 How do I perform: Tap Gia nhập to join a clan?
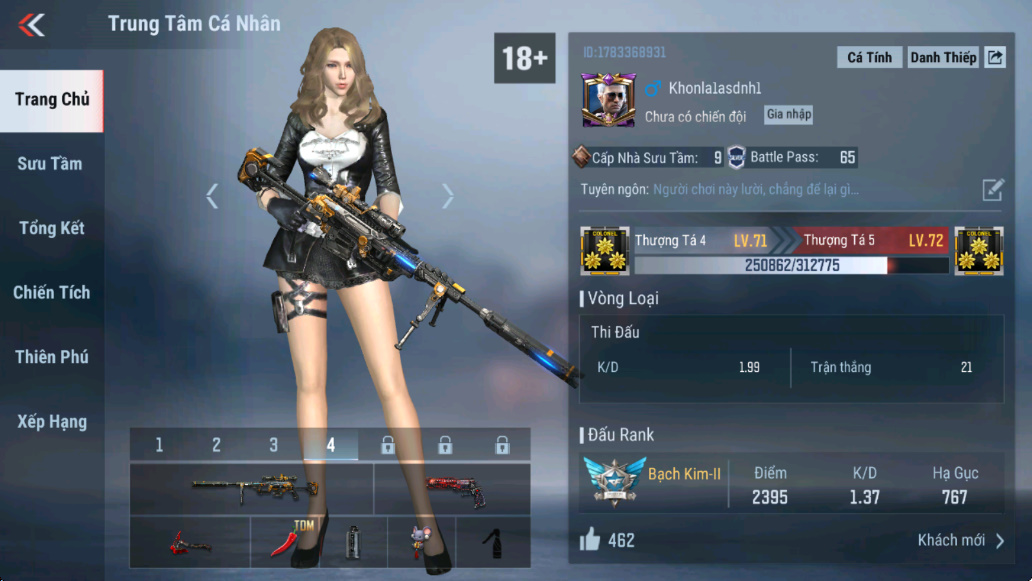point(788,115)
